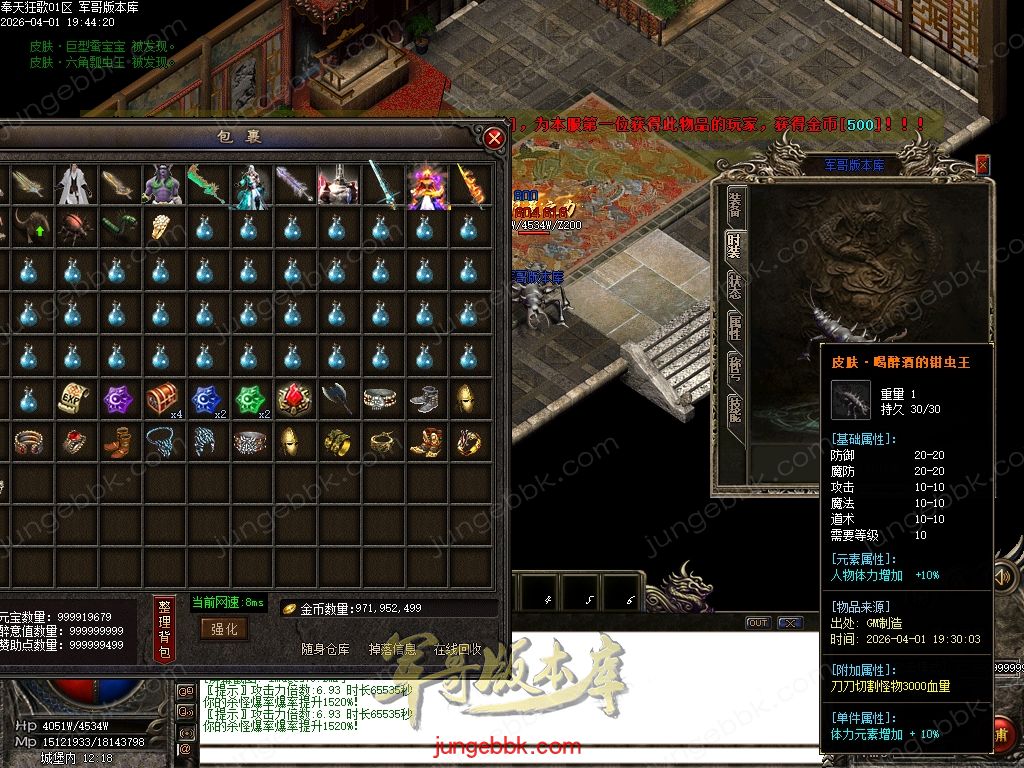Choose the green star gem stack
The height and width of the screenshot is (768, 1024).
(249, 399)
